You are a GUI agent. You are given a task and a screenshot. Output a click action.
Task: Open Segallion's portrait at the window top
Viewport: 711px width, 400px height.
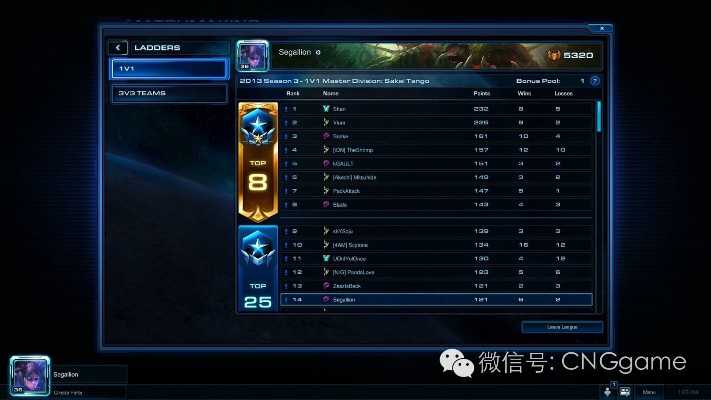click(247, 54)
